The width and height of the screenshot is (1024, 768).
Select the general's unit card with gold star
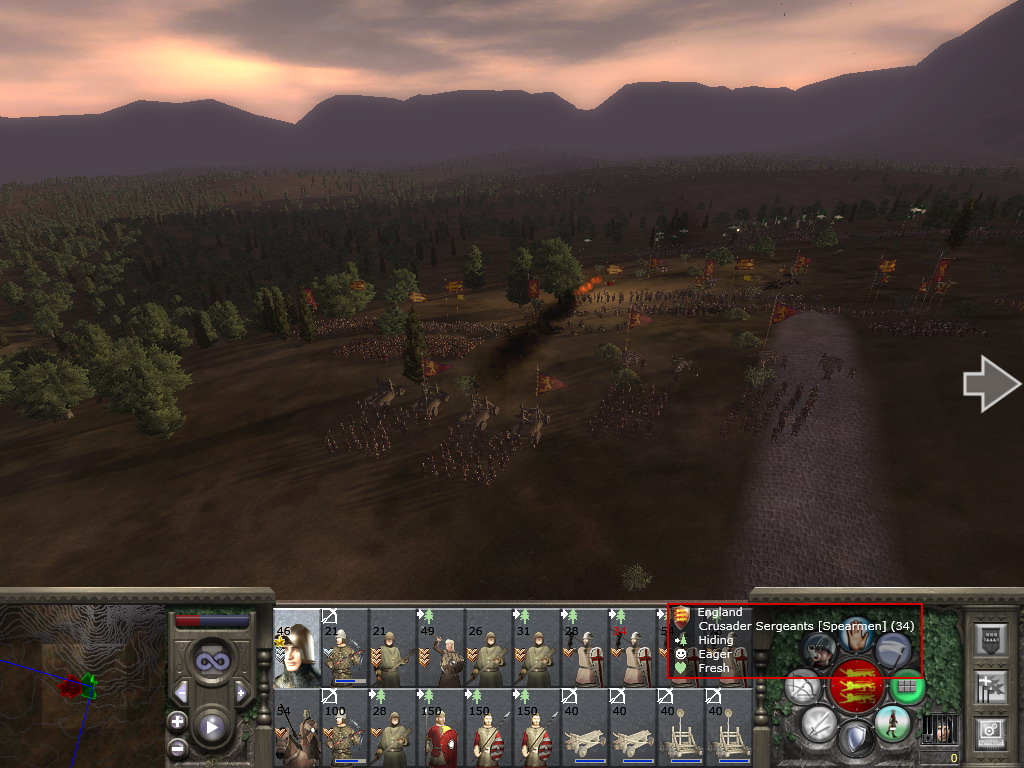coord(297,647)
